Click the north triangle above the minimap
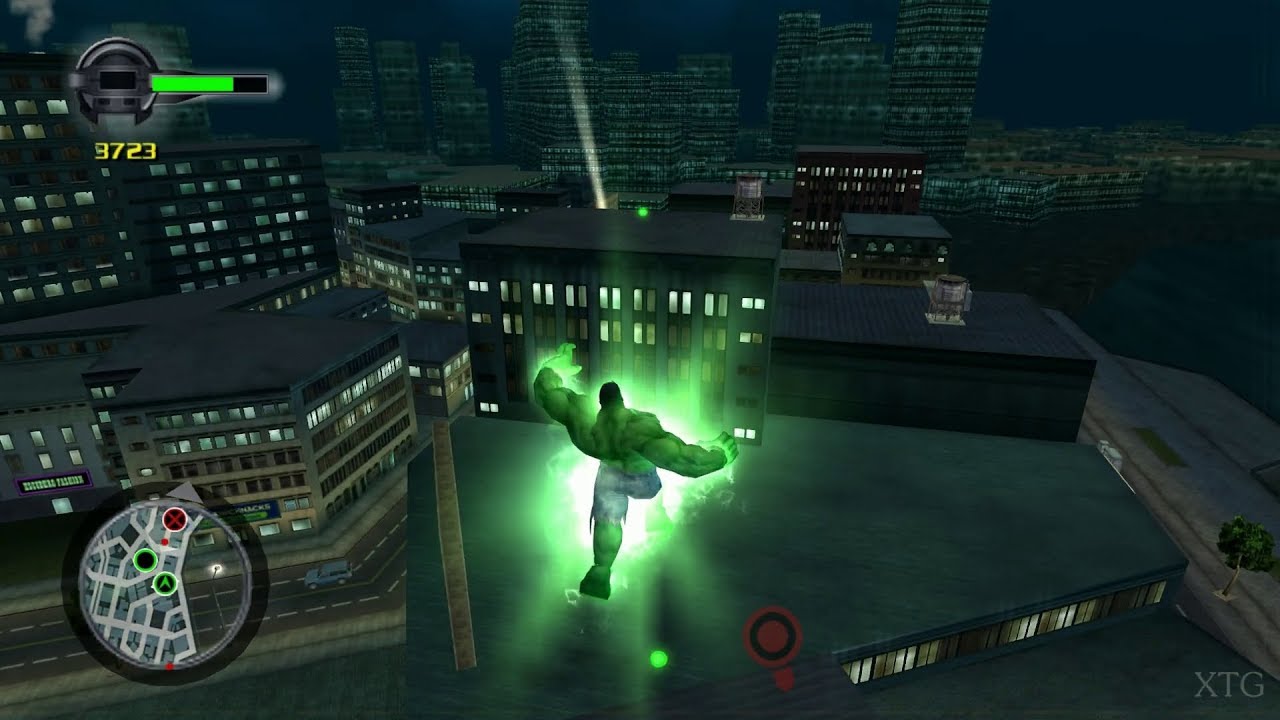1280x720 pixels. (186, 490)
